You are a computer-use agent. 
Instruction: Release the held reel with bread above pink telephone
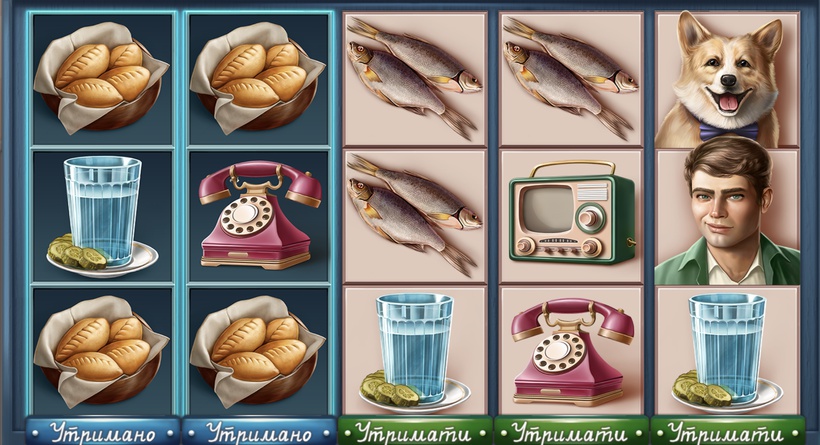tap(258, 433)
